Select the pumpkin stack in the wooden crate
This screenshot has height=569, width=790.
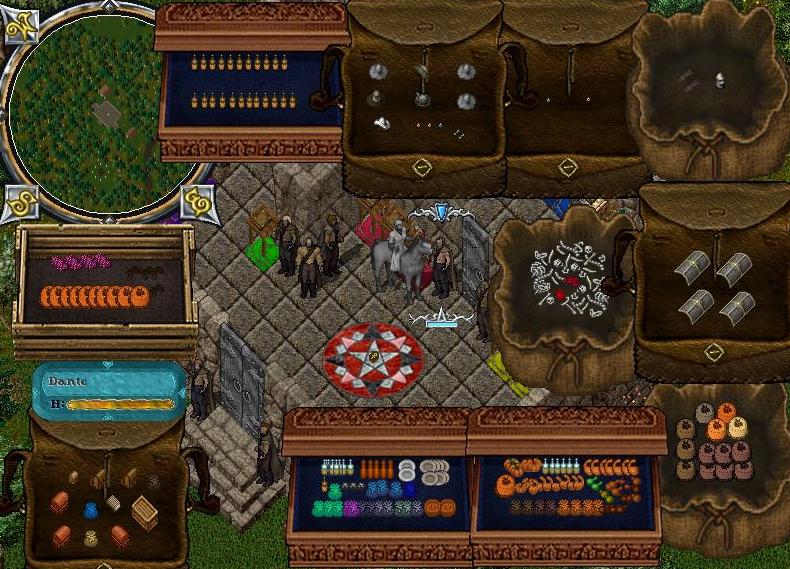[x=94, y=297]
